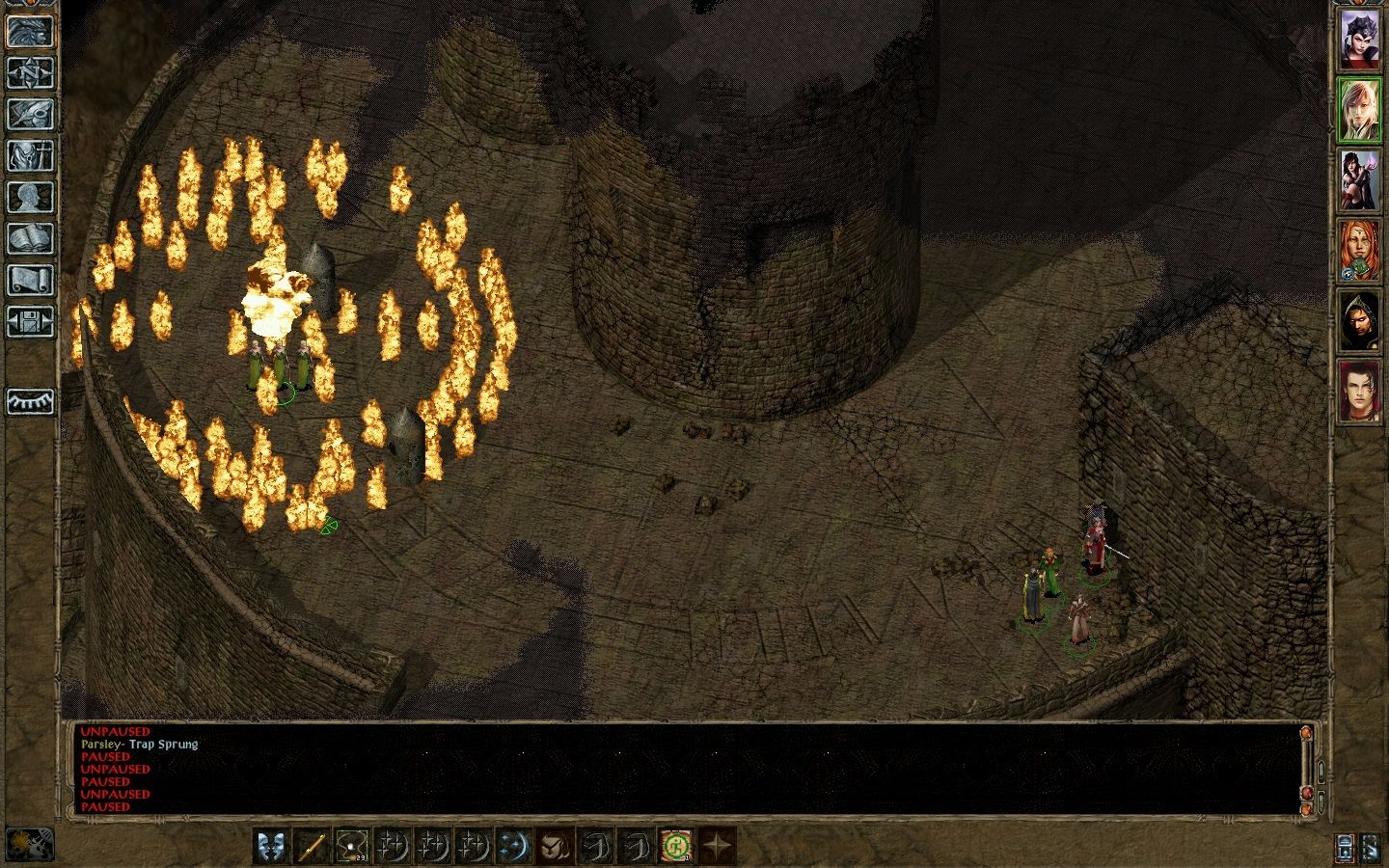
Task: Open the area map with the compass button
Action: click(x=30, y=72)
